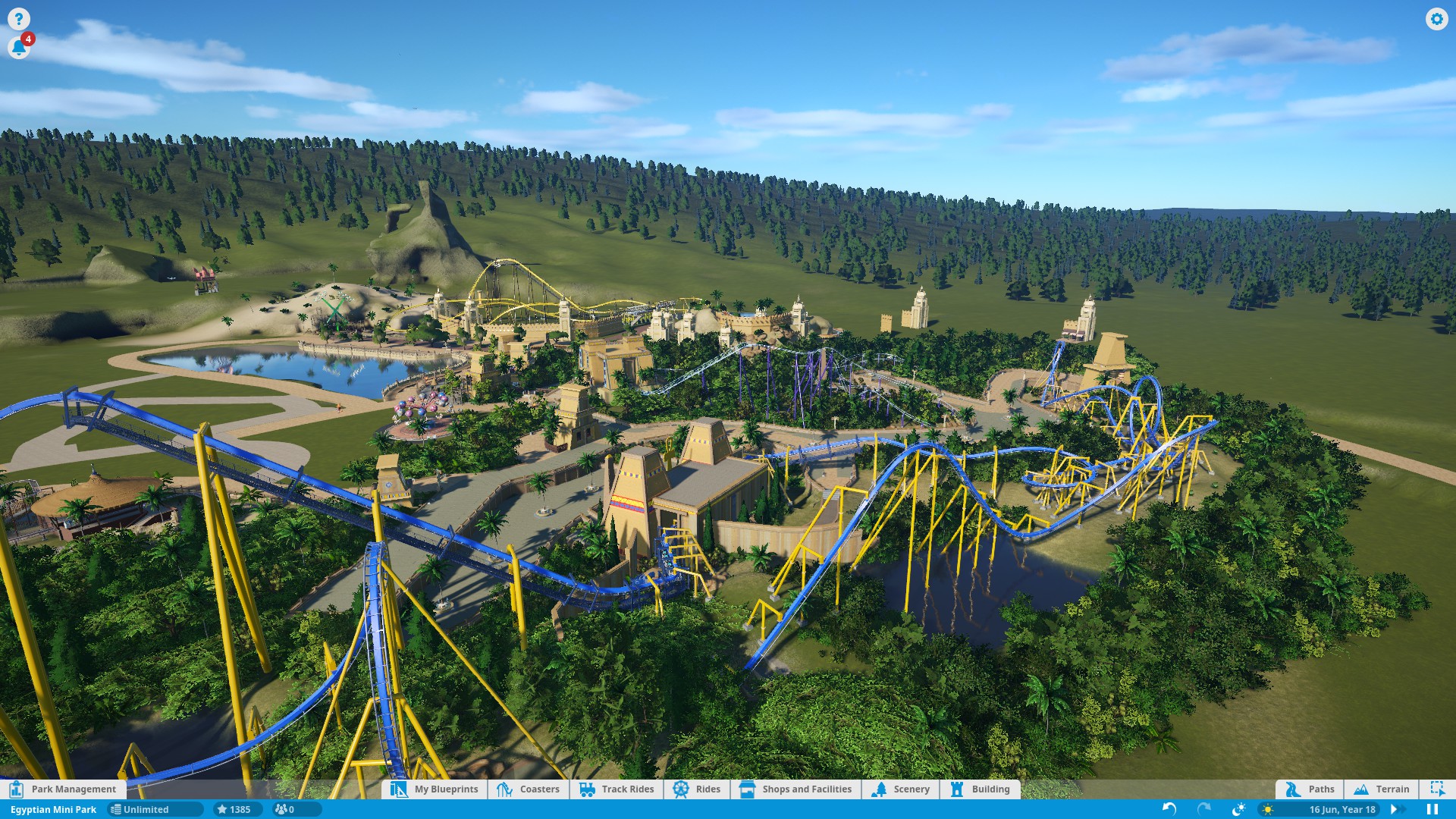Image resolution: width=1456 pixels, height=819 pixels.
Task: Open the settings gear menu
Action: click(1436, 19)
